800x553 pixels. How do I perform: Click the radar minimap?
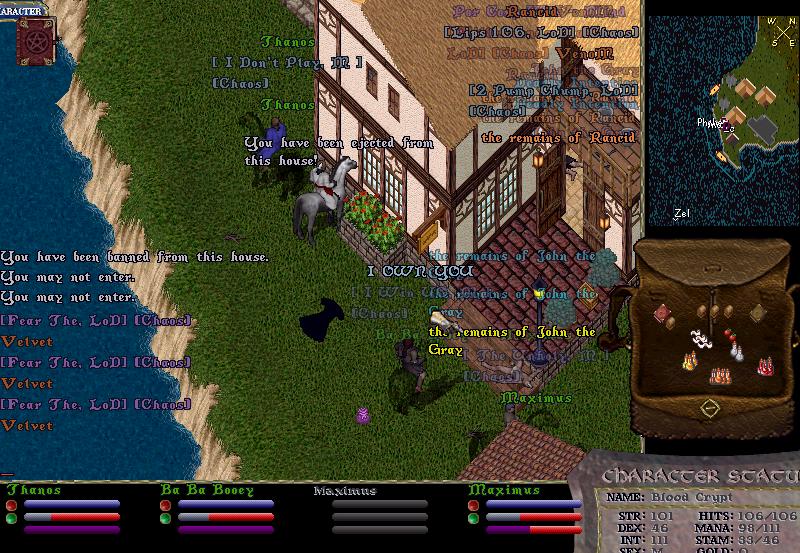pos(722,120)
